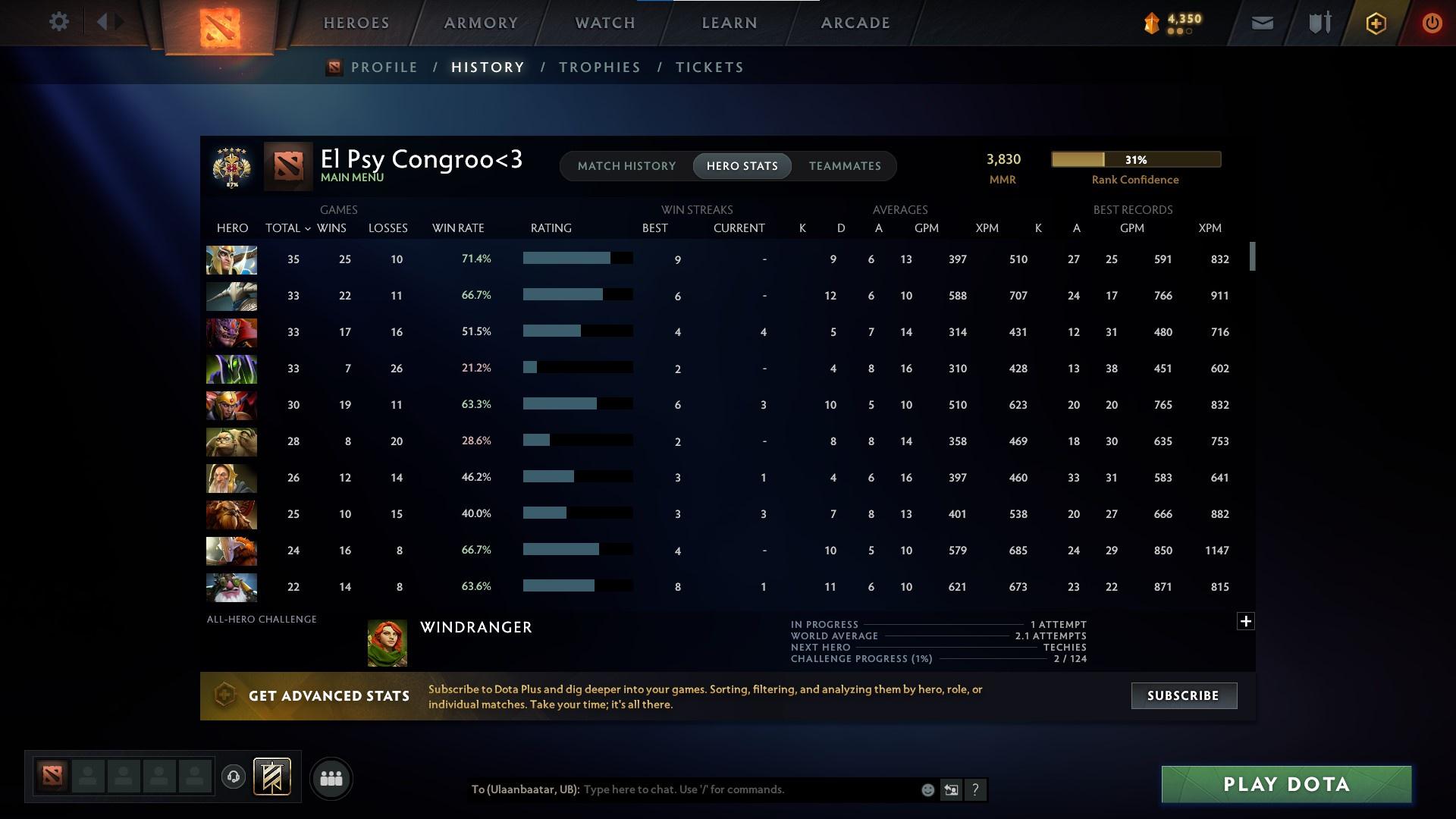
Task: Click the question mark help icon in chat
Action: pyautogui.click(x=976, y=789)
